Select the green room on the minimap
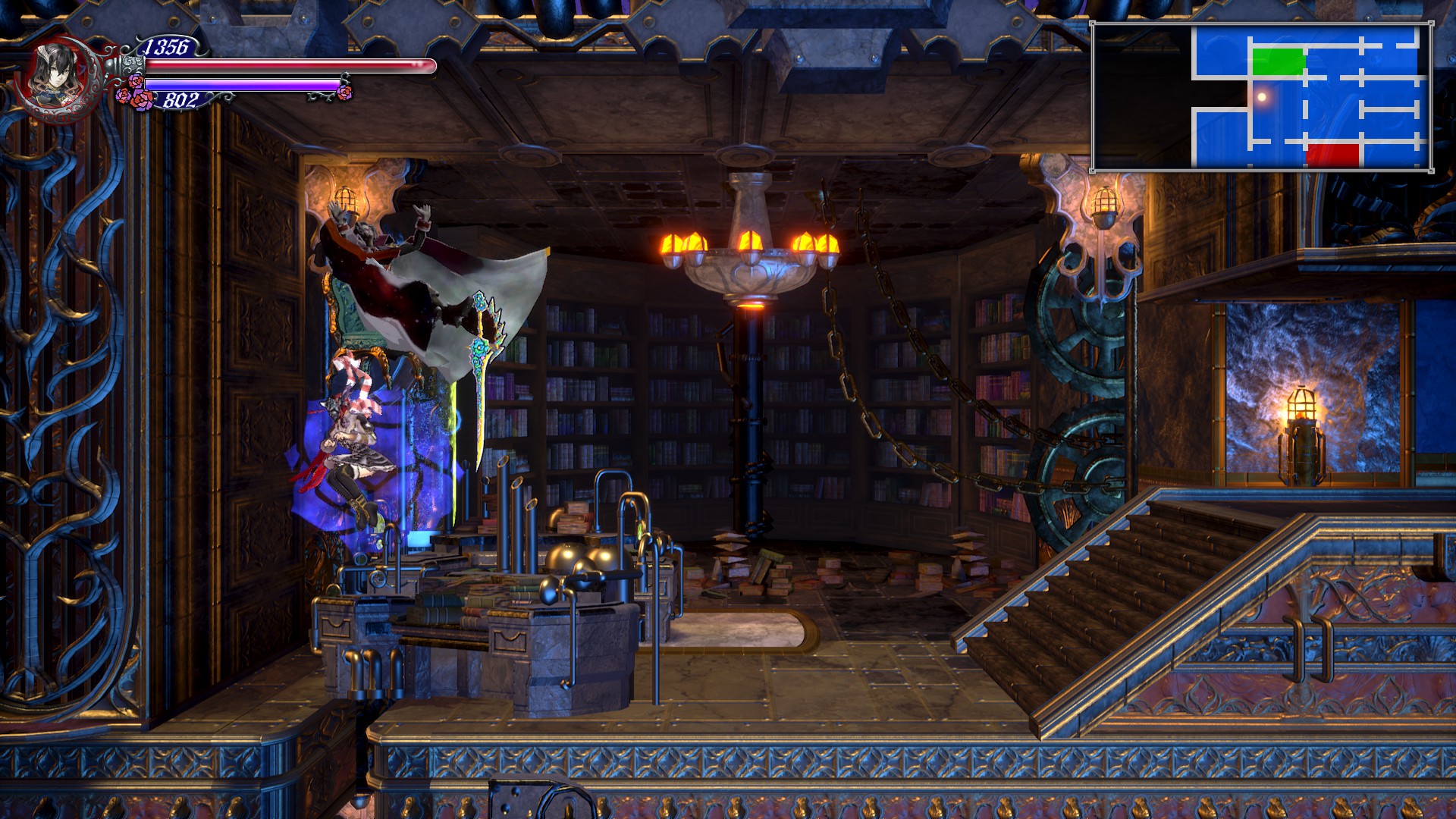The width and height of the screenshot is (1456, 819). pos(1278,61)
